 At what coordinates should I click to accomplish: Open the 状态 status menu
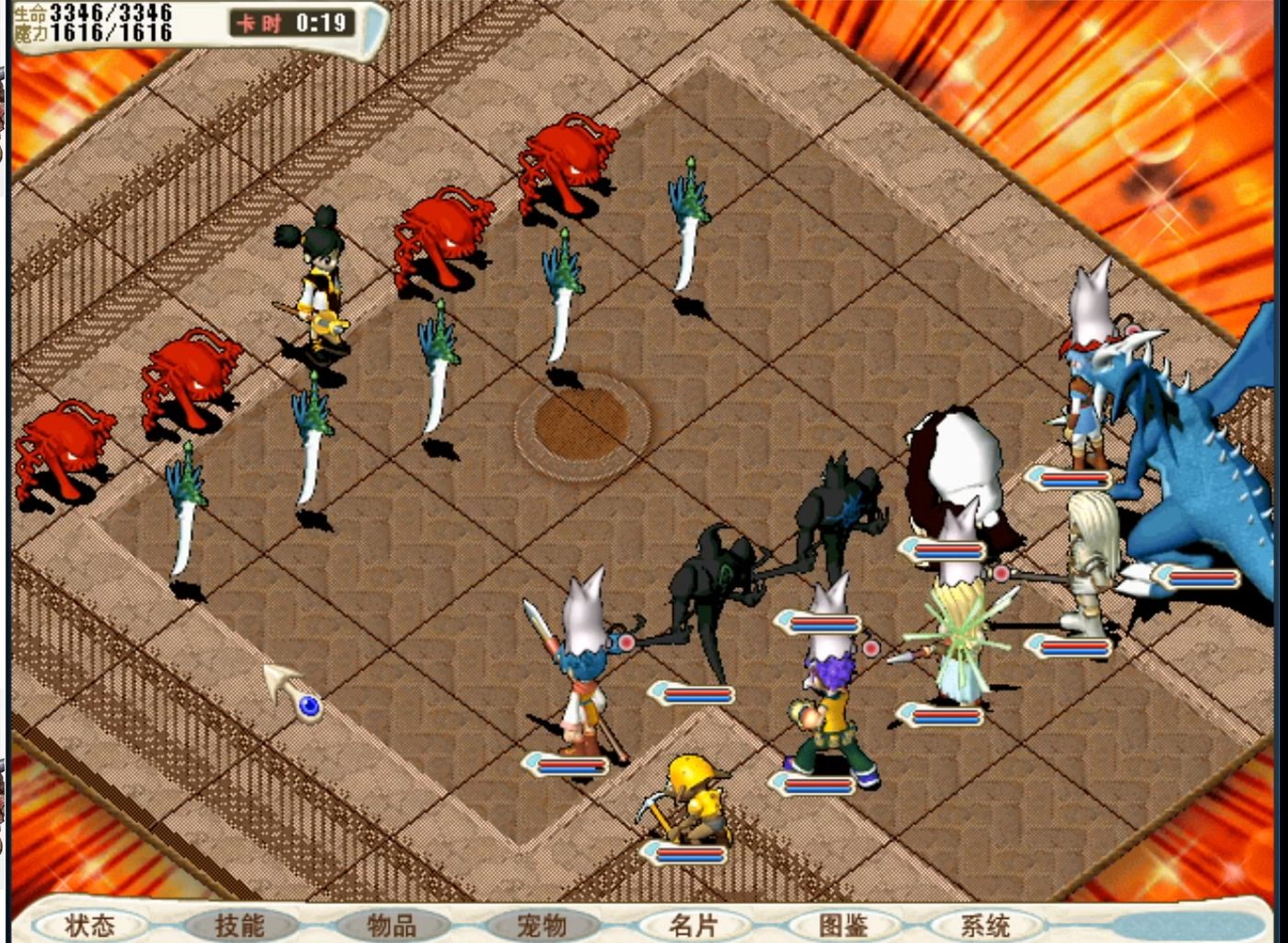pos(90,925)
